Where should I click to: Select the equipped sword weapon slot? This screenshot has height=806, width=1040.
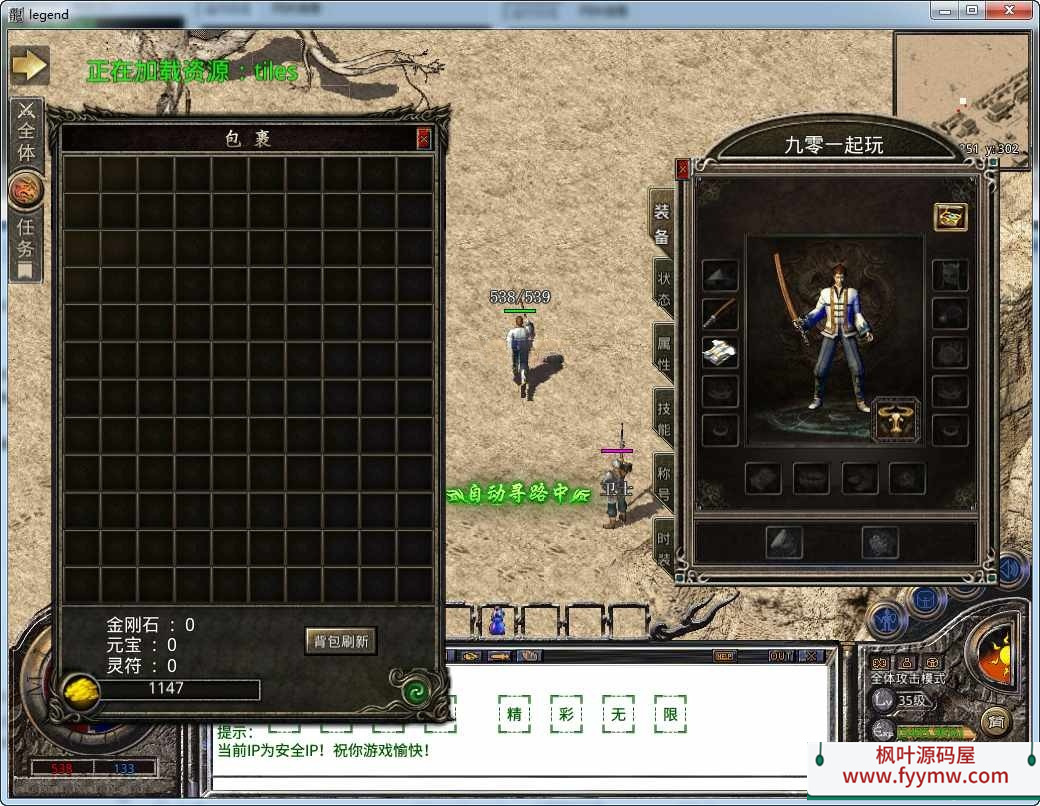[x=720, y=314]
